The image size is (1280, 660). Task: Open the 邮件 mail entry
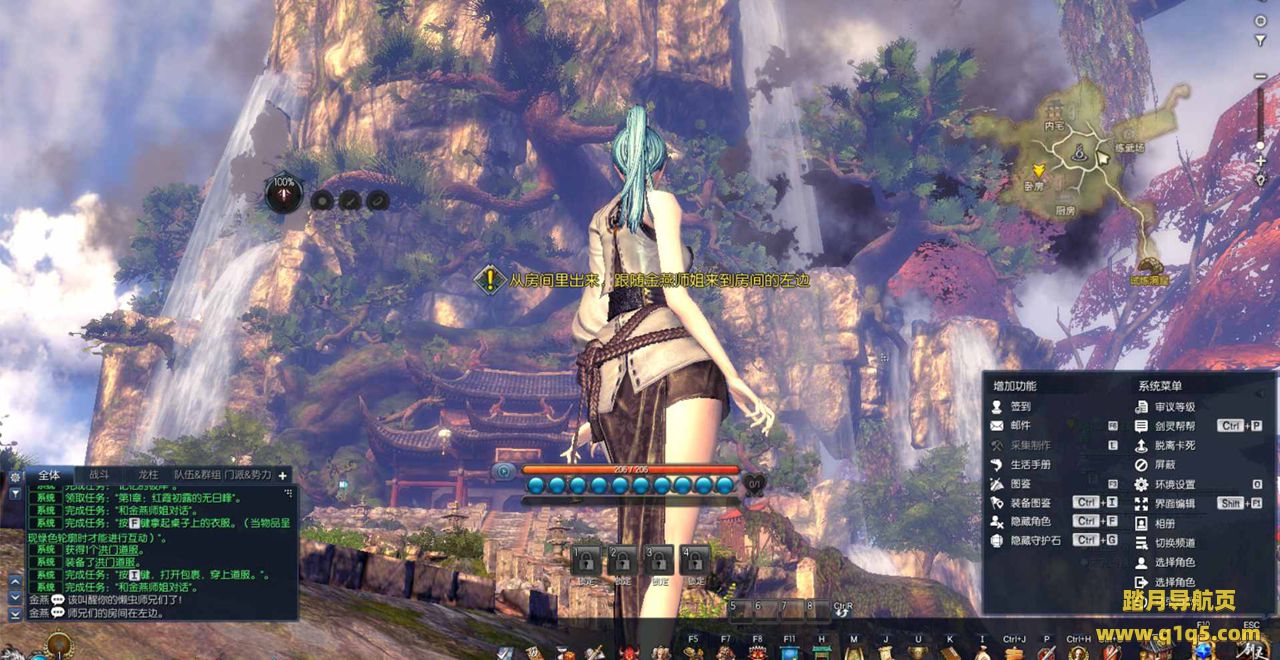pyautogui.click(x=1019, y=426)
